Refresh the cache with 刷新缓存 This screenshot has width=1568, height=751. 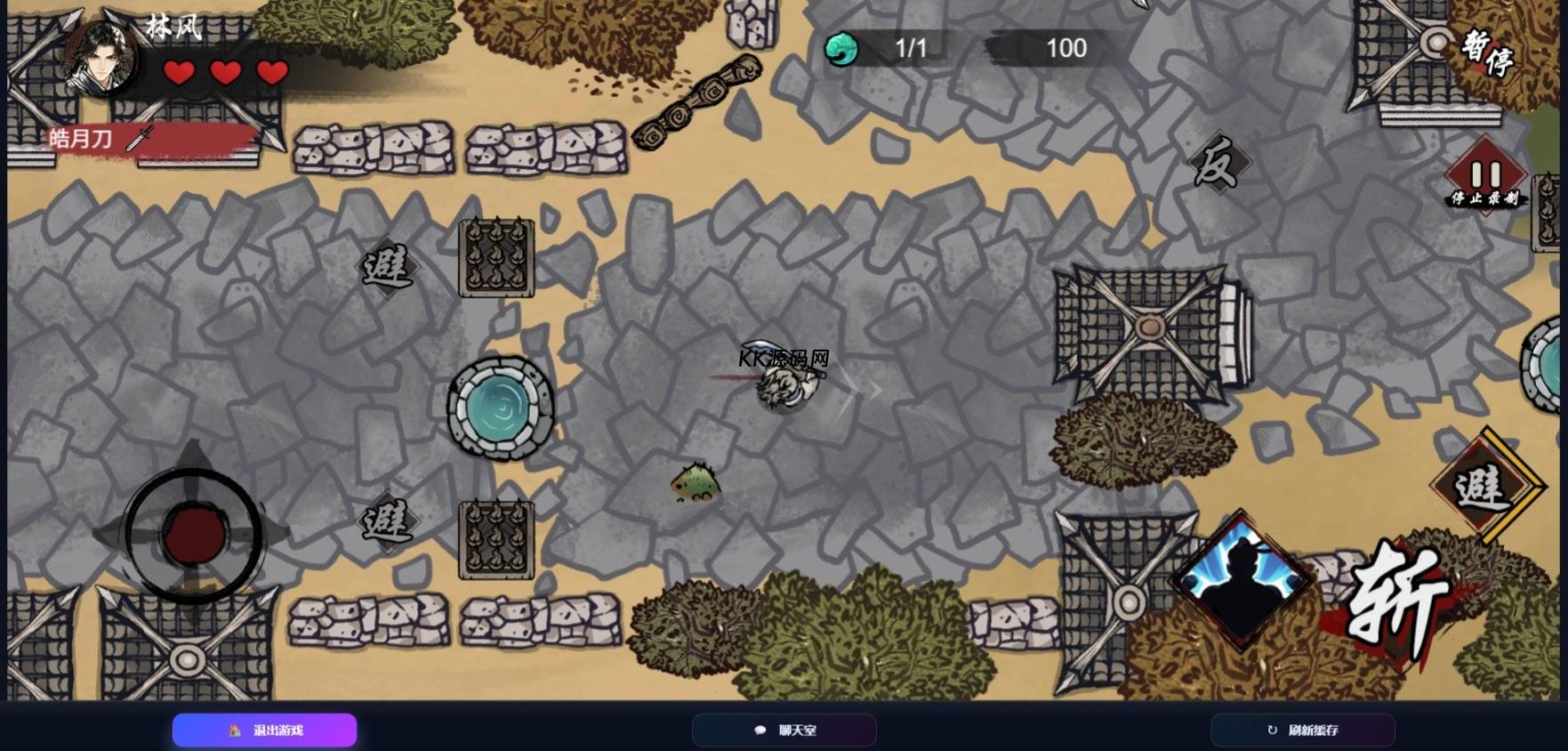[1303, 731]
